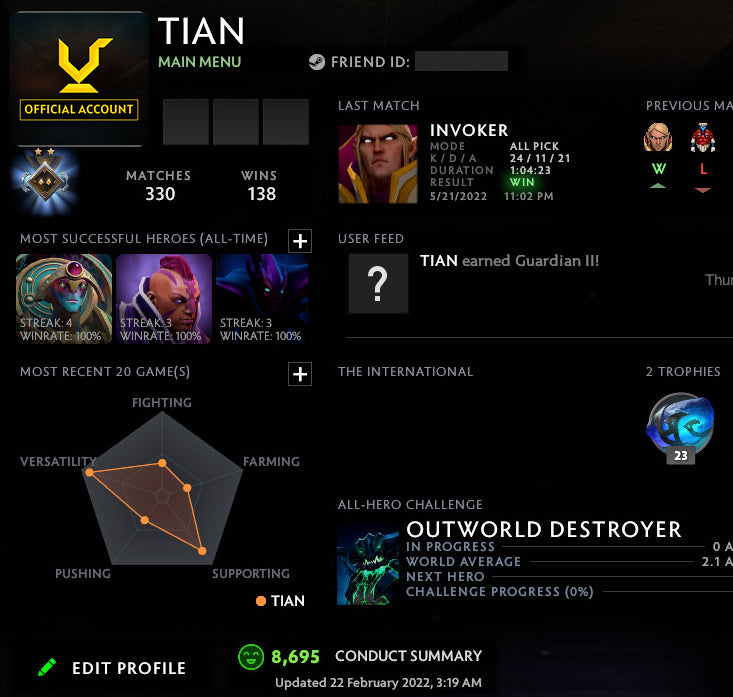Click the Outworld Destroyer challenge portrait
Viewport: 733px width, 697px height.
tap(368, 564)
